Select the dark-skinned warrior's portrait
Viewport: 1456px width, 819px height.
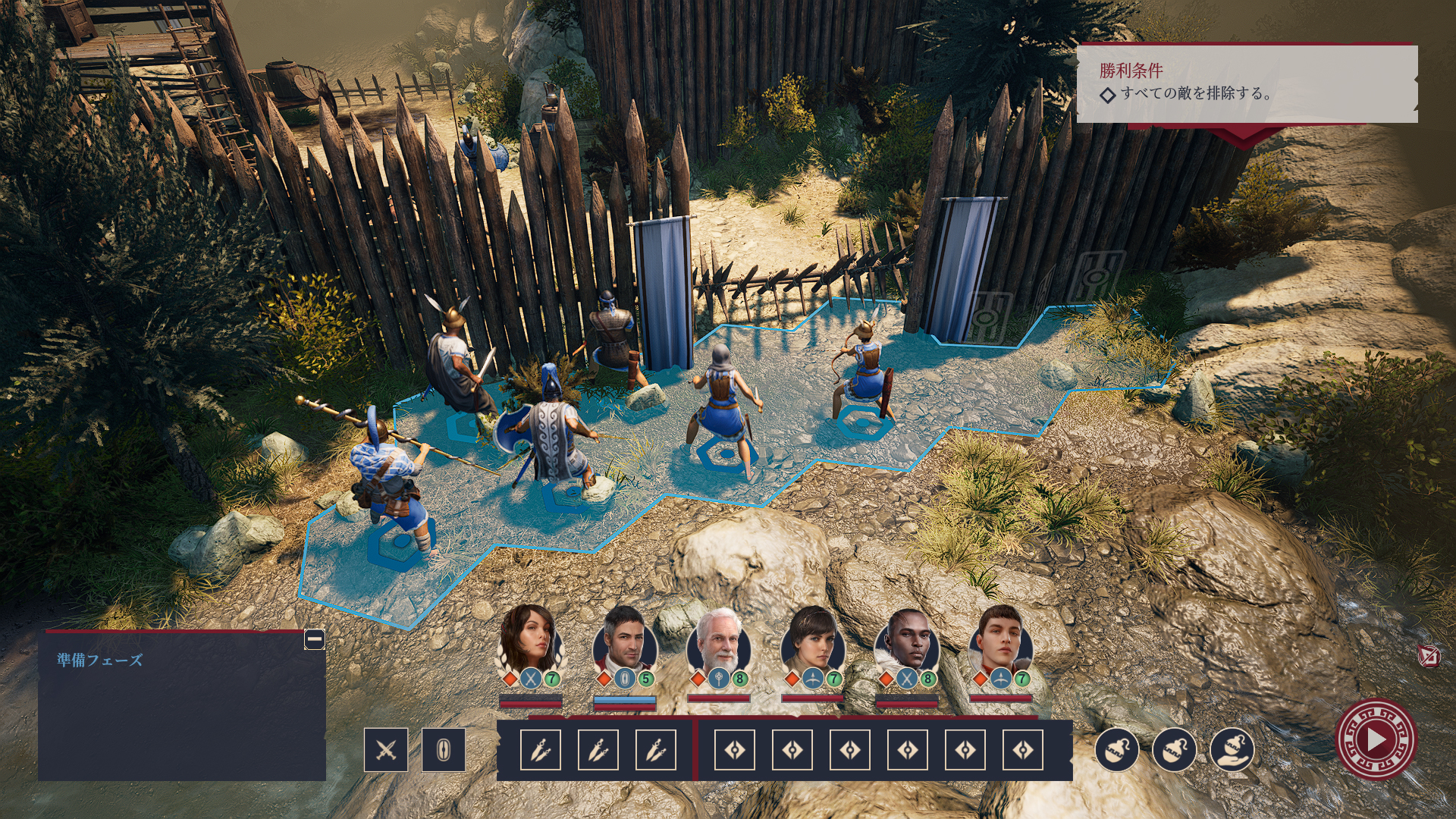(907, 642)
